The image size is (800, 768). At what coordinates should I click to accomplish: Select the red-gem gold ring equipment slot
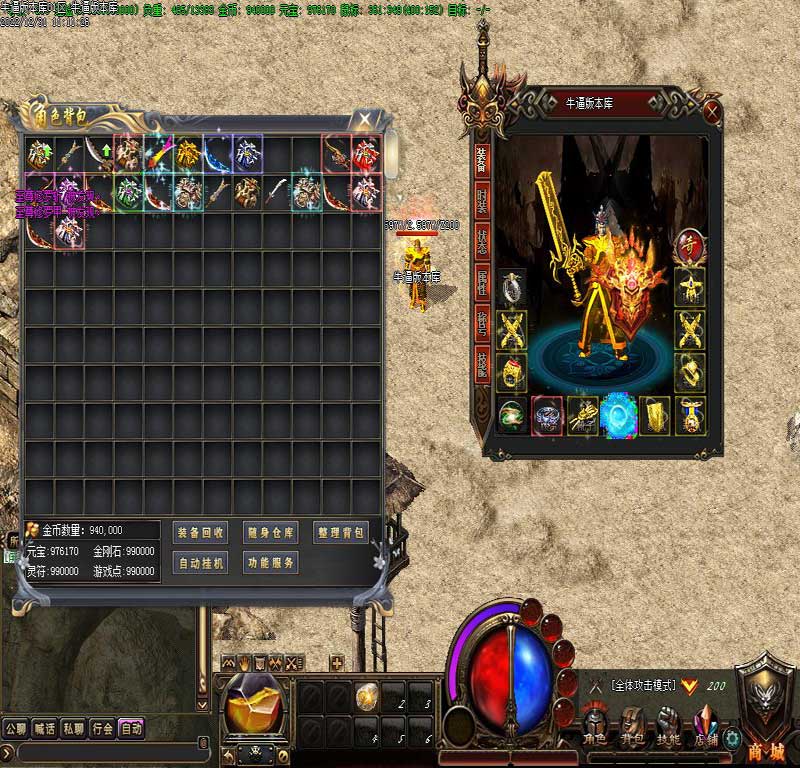(x=512, y=372)
